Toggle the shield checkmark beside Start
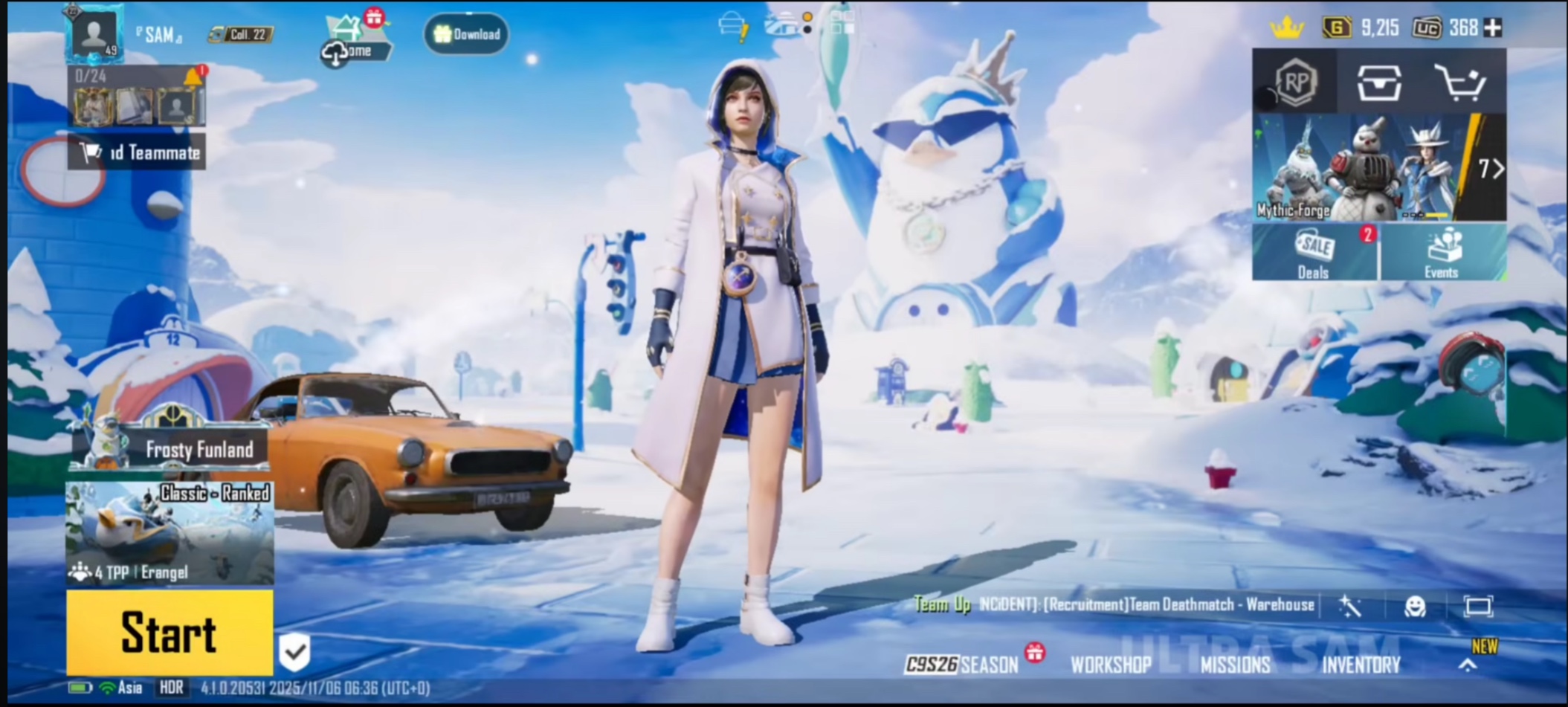The image size is (1568, 707). click(295, 652)
